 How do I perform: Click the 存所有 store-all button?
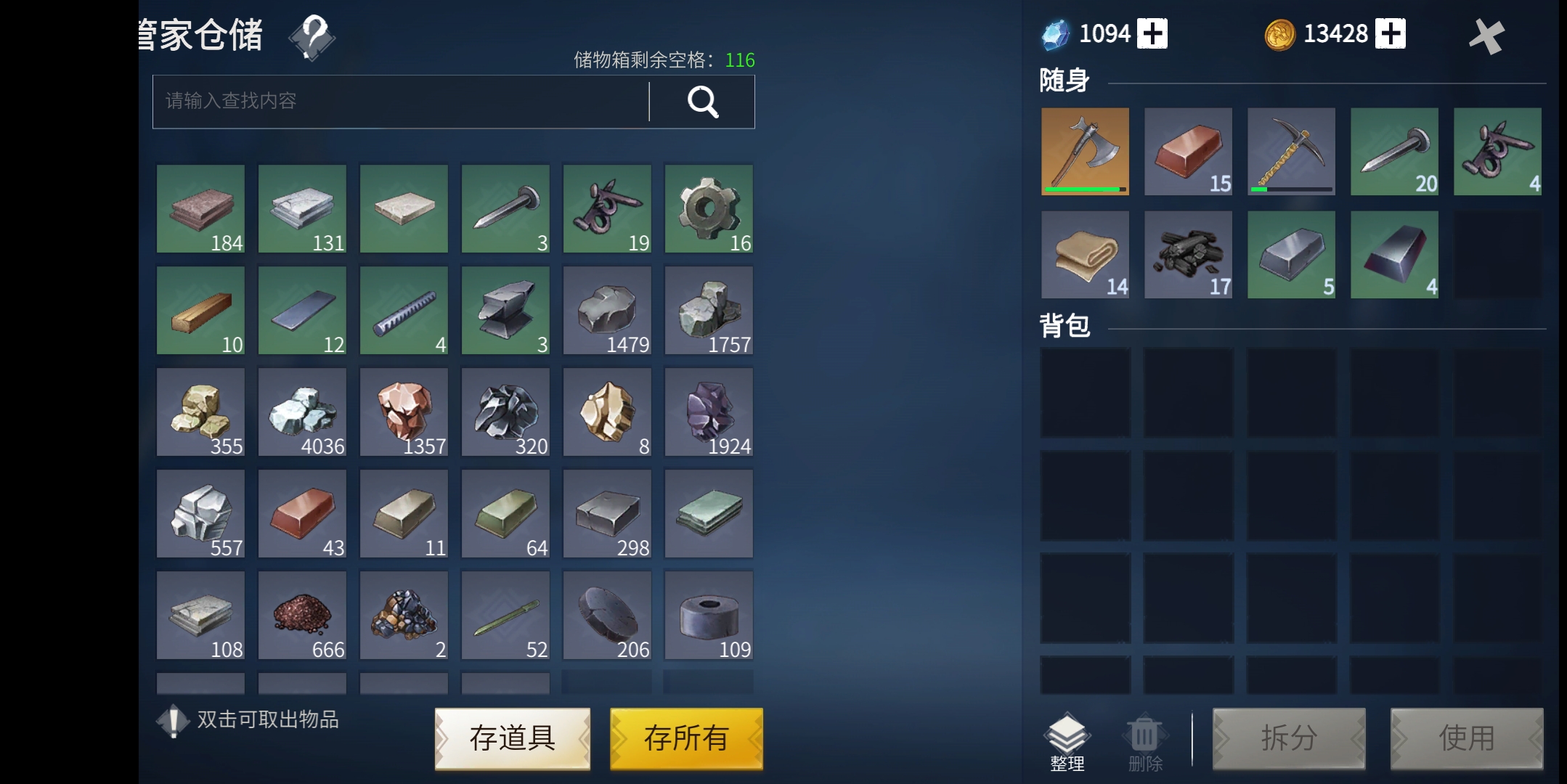pyautogui.click(x=686, y=738)
